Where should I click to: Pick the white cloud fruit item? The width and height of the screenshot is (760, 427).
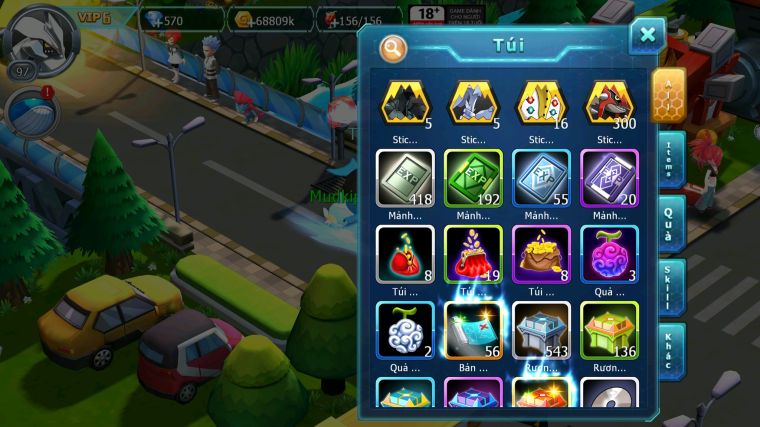pos(405,330)
